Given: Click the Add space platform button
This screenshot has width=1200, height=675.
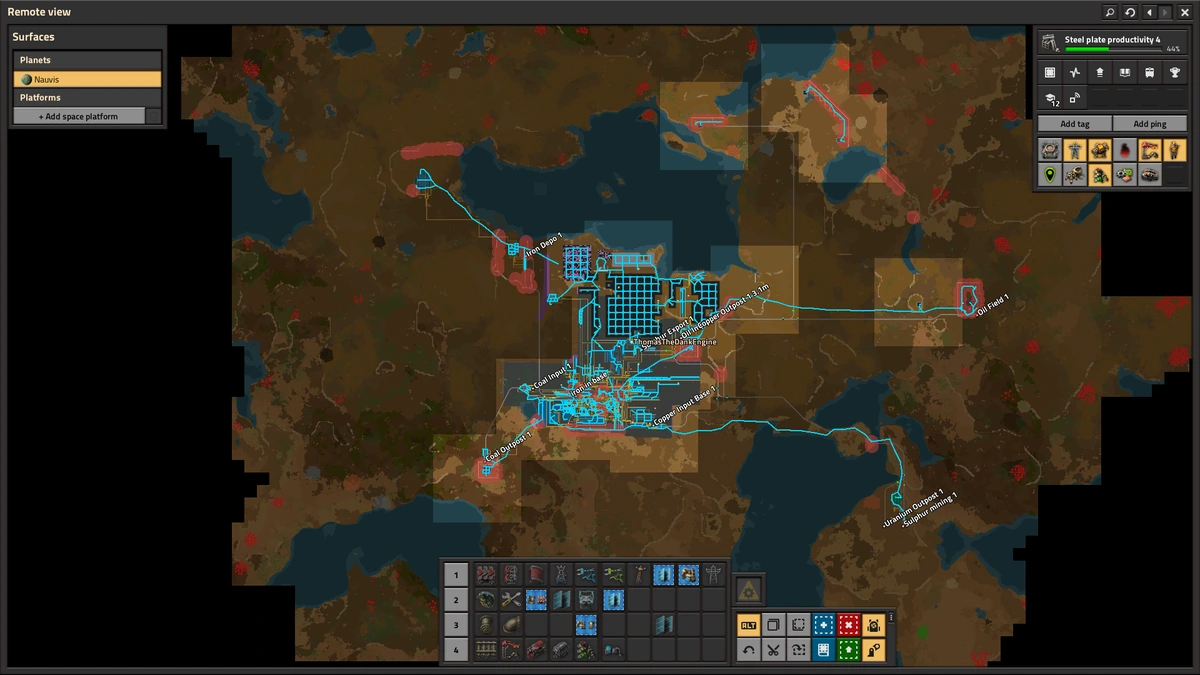Looking at the screenshot, I should click(79, 116).
